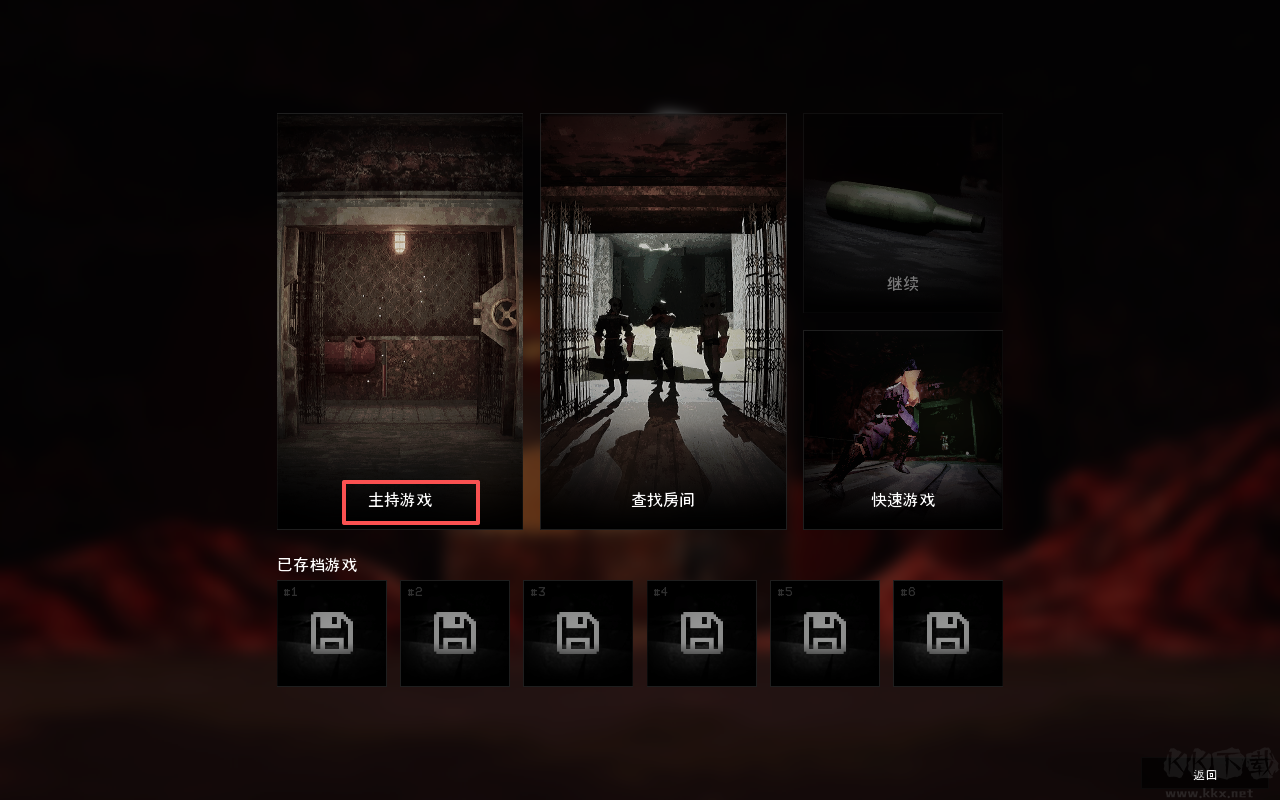Click the #6 label on the last save slot
This screenshot has width=1280, height=800.
point(907,592)
